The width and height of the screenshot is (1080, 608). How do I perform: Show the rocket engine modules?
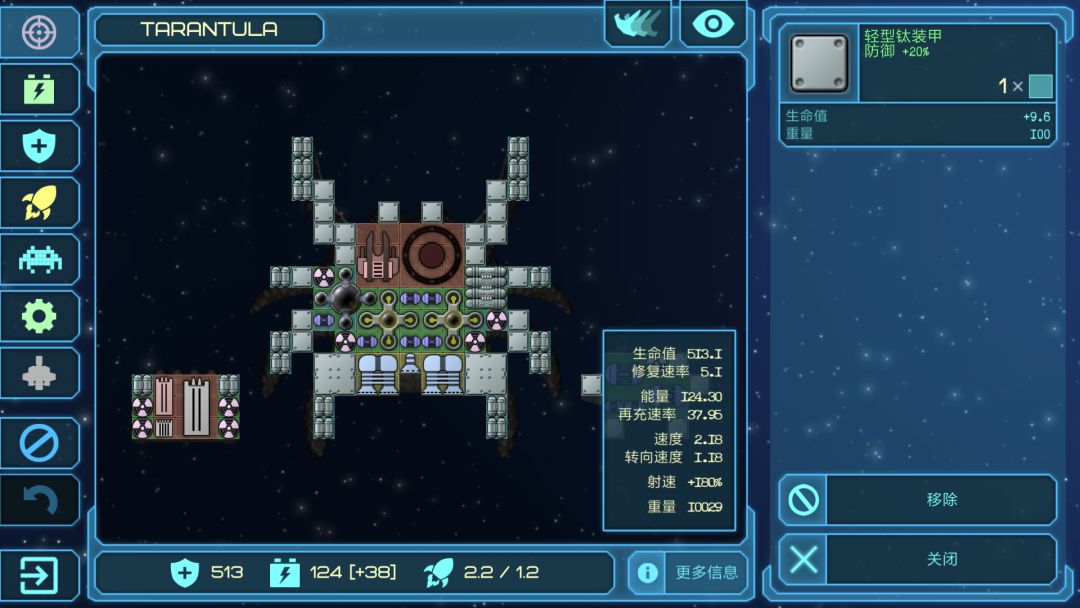[39, 203]
